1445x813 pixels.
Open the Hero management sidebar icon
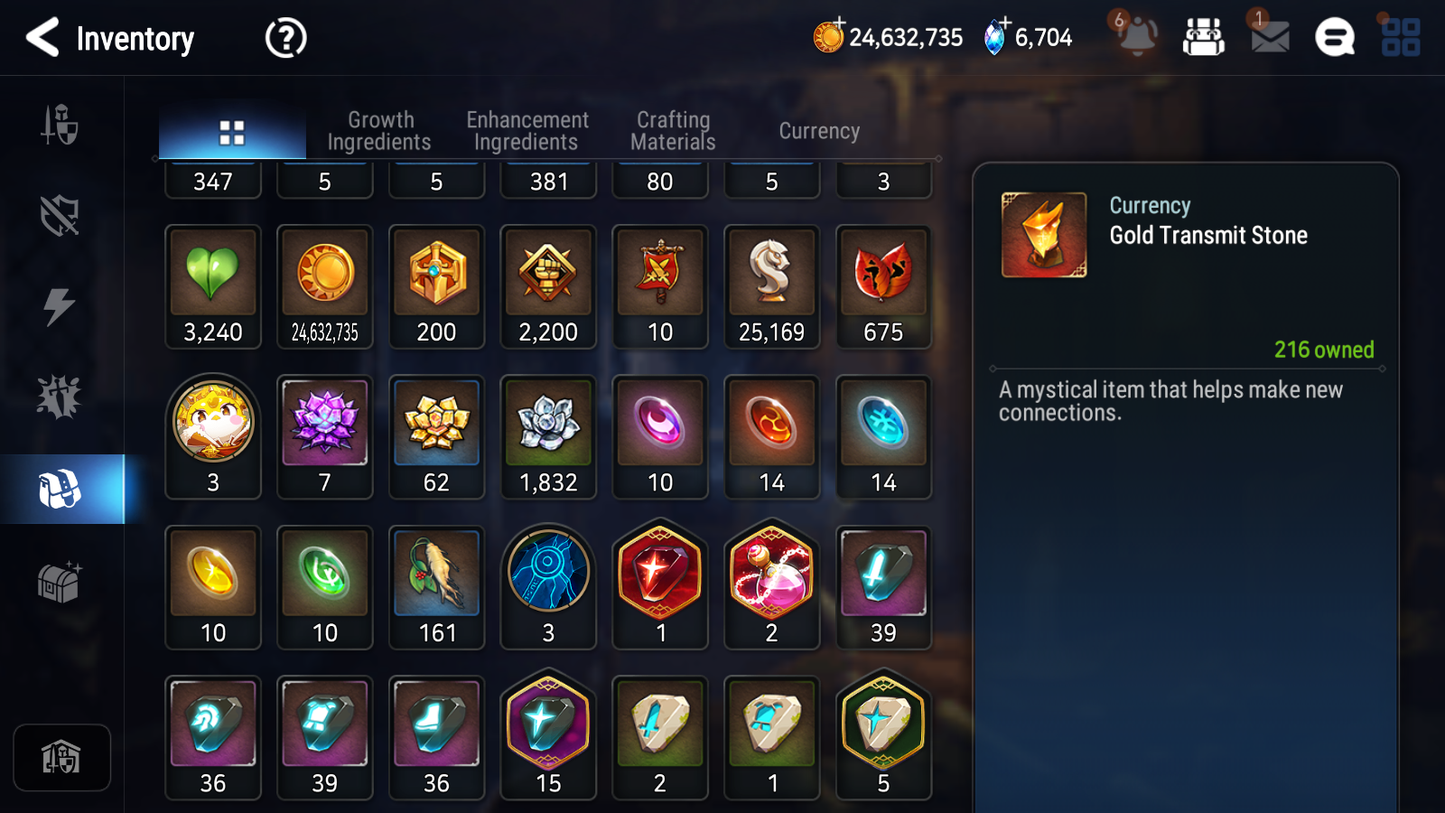coord(62,124)
